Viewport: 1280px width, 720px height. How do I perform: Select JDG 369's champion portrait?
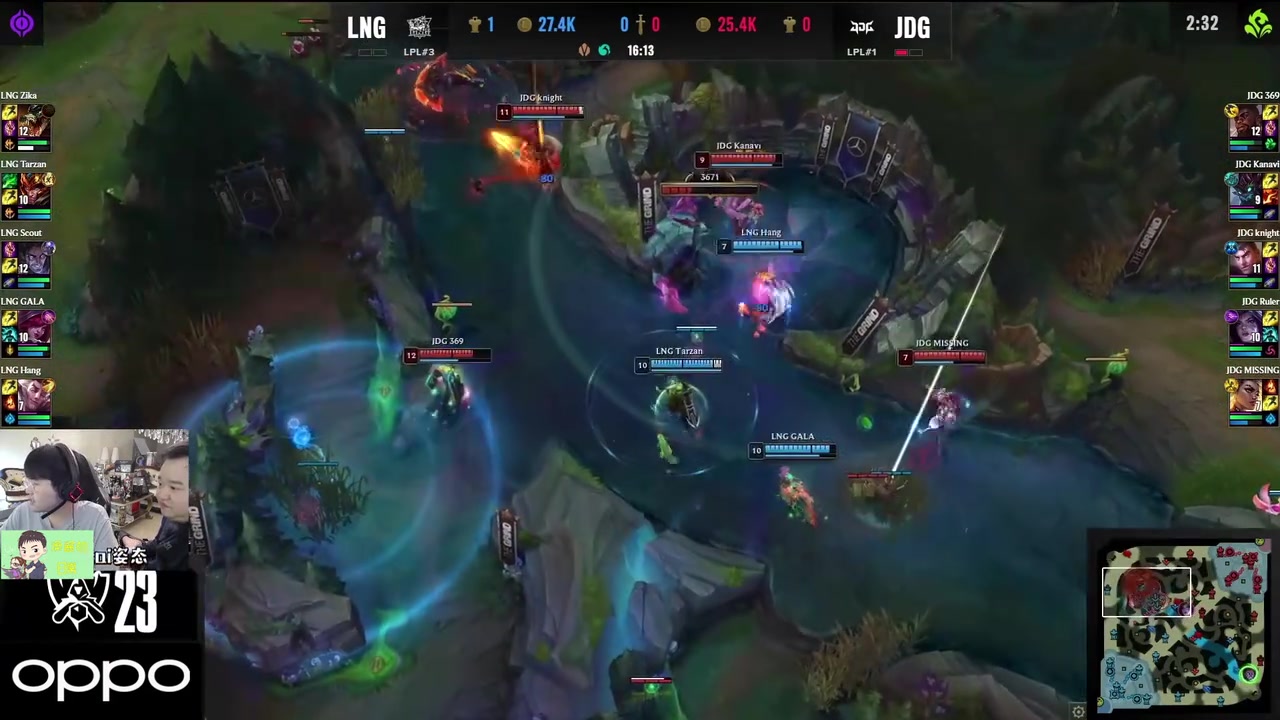(1247, 123)
